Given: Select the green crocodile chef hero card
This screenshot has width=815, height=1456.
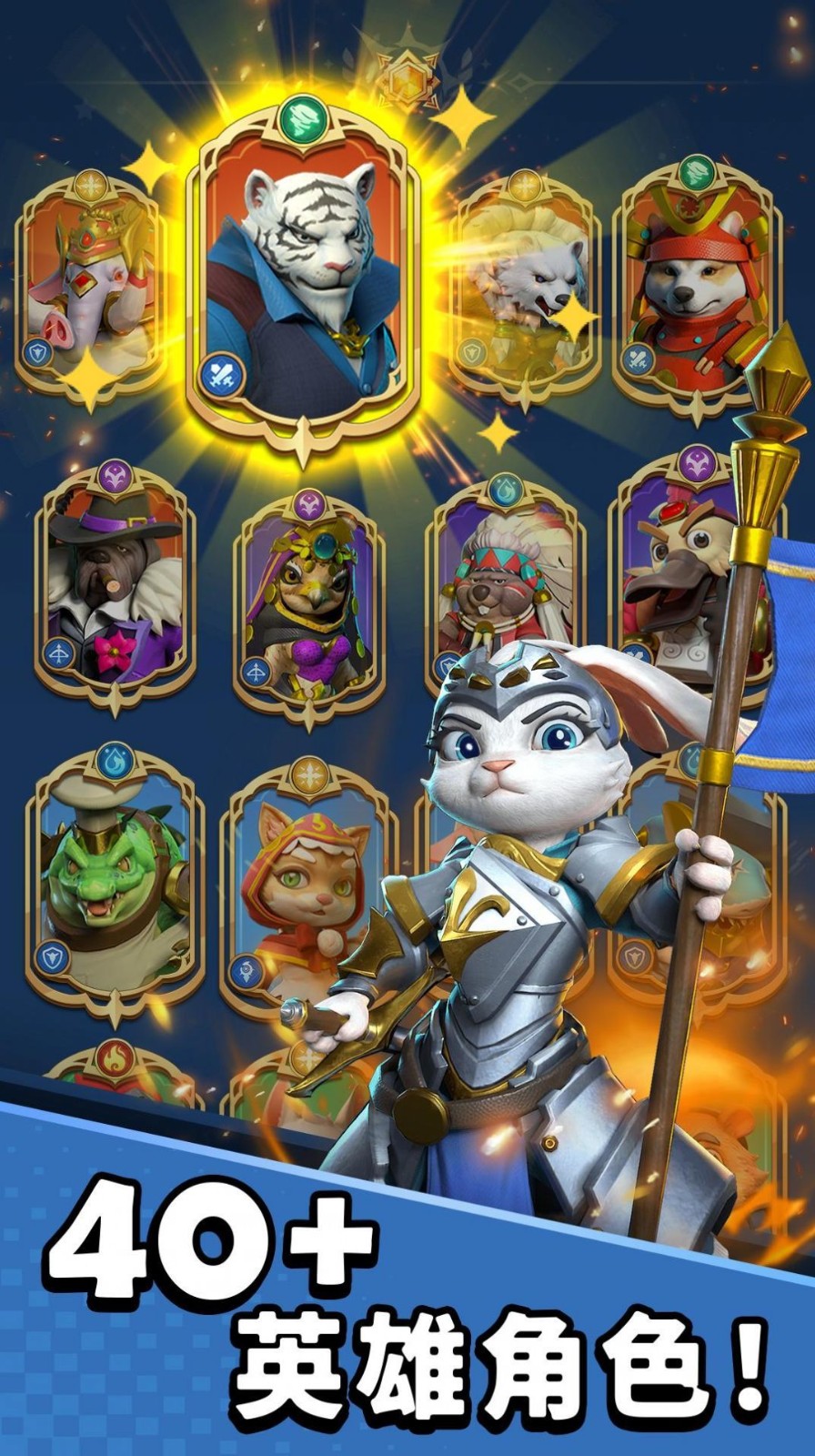Looking at the screenshot, I should 113,883.
